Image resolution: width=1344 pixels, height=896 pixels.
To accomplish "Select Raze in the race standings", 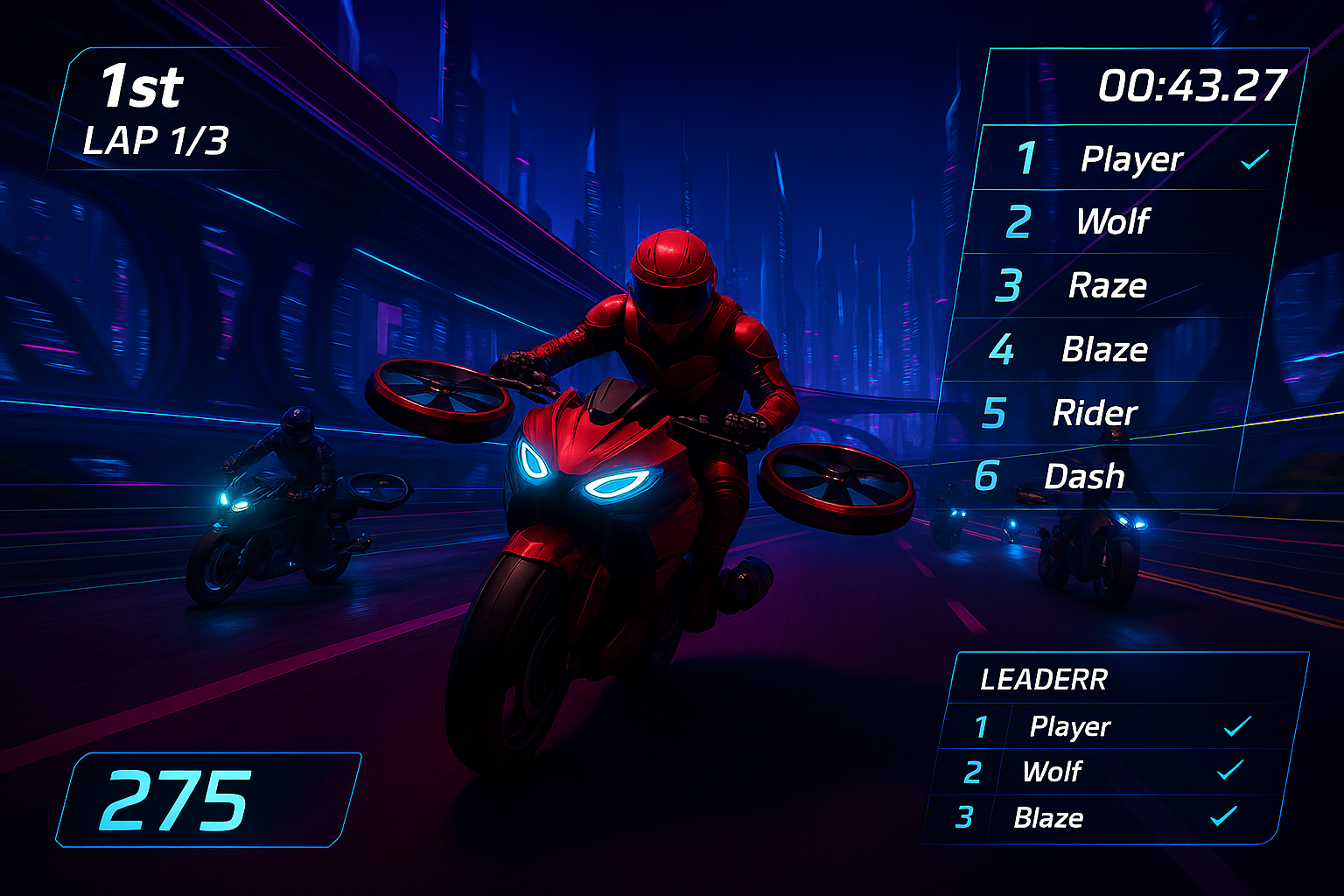I will [x=1107, y=285].
